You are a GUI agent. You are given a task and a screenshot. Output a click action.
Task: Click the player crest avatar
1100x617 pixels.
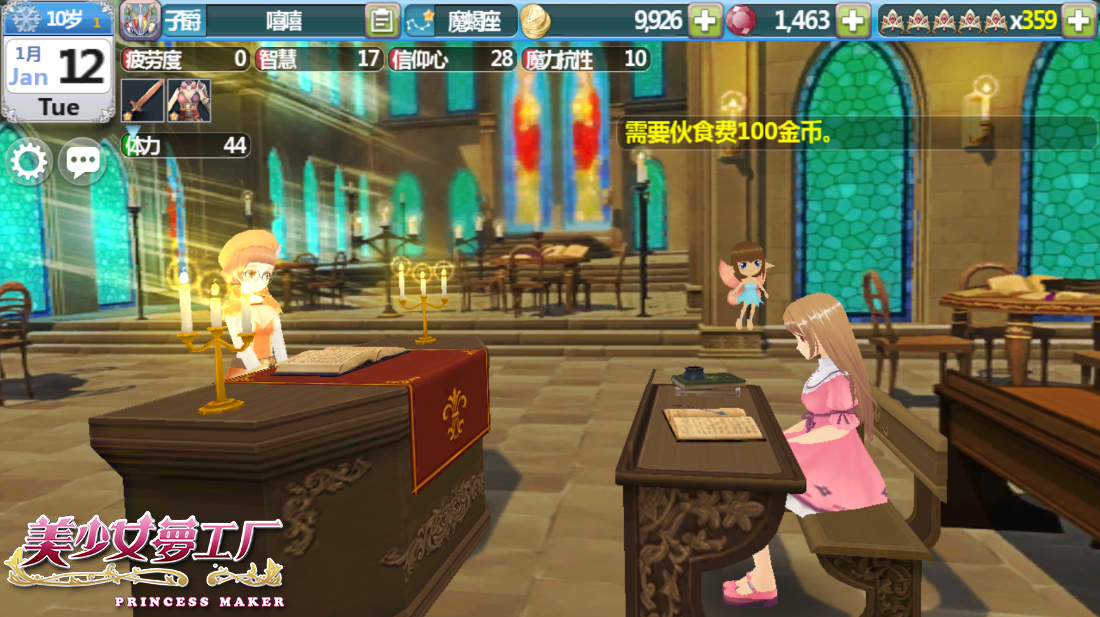click(140, 20)
